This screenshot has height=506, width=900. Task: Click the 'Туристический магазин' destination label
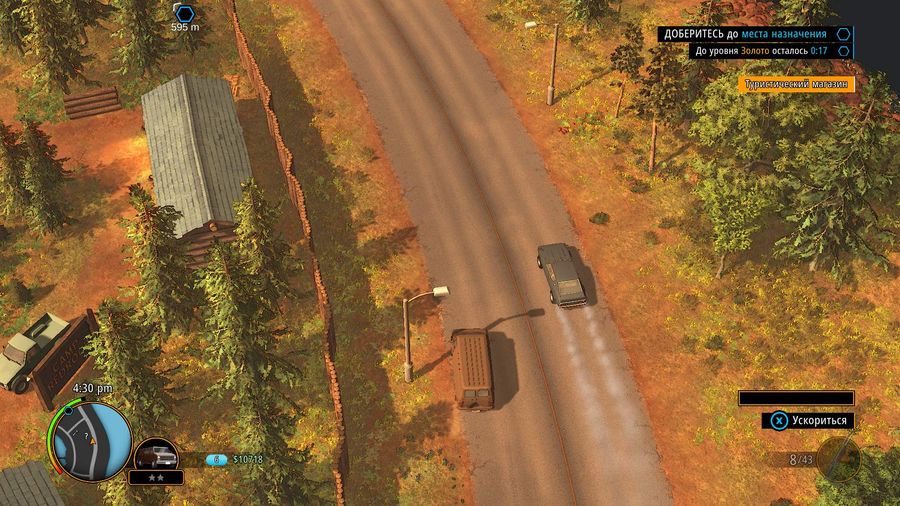(797, 85)
